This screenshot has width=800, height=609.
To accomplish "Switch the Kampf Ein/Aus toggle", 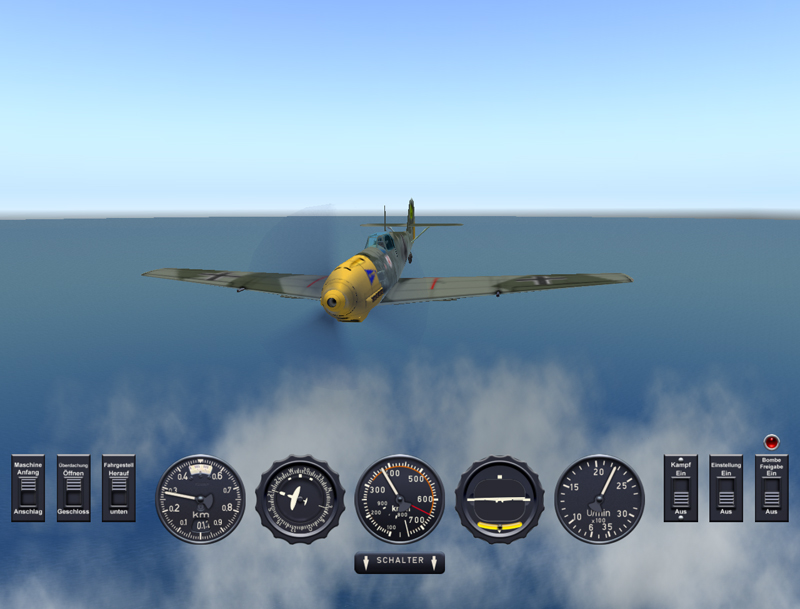I will coord(681,490).
